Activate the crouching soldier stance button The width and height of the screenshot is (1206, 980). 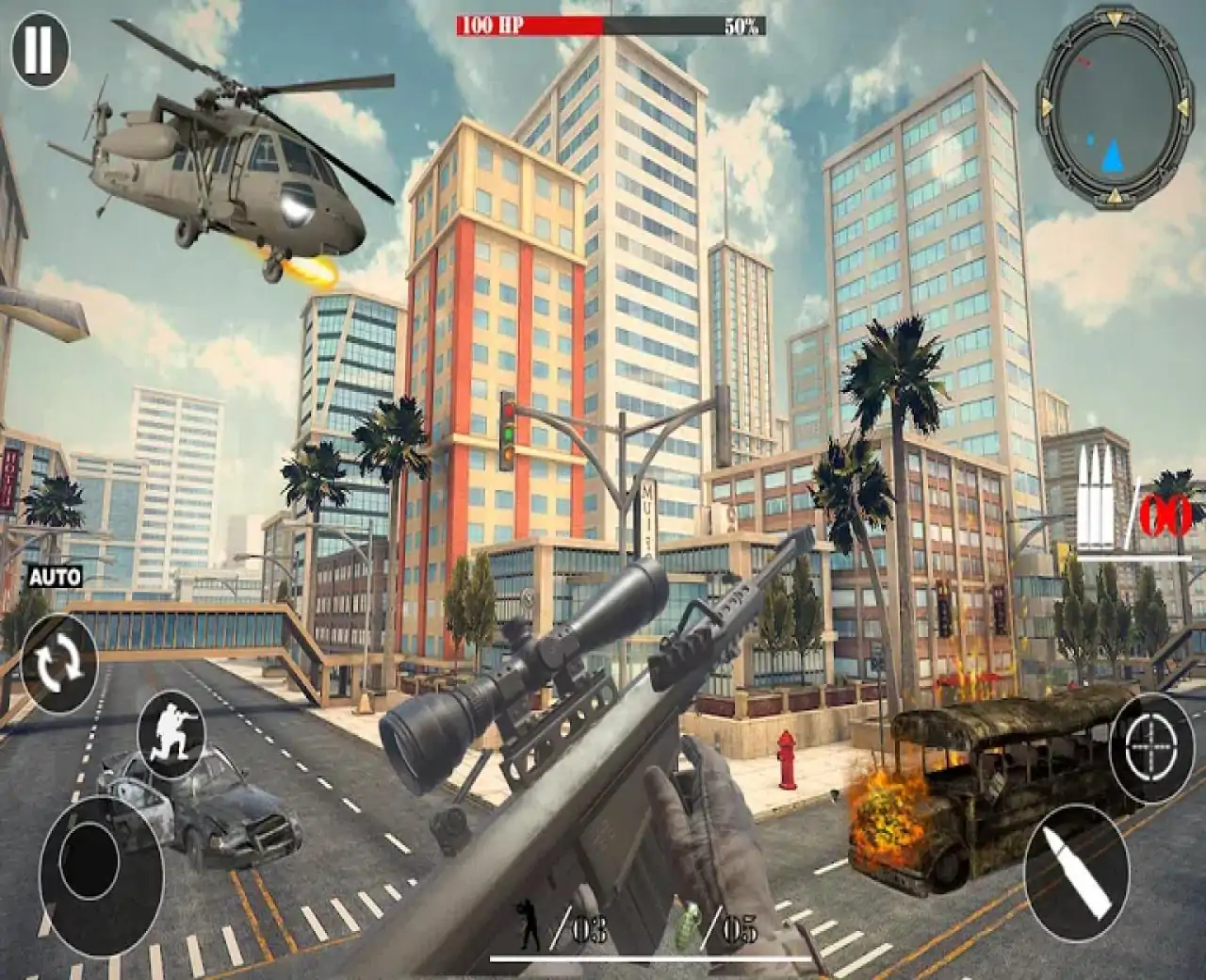(172, 734)
